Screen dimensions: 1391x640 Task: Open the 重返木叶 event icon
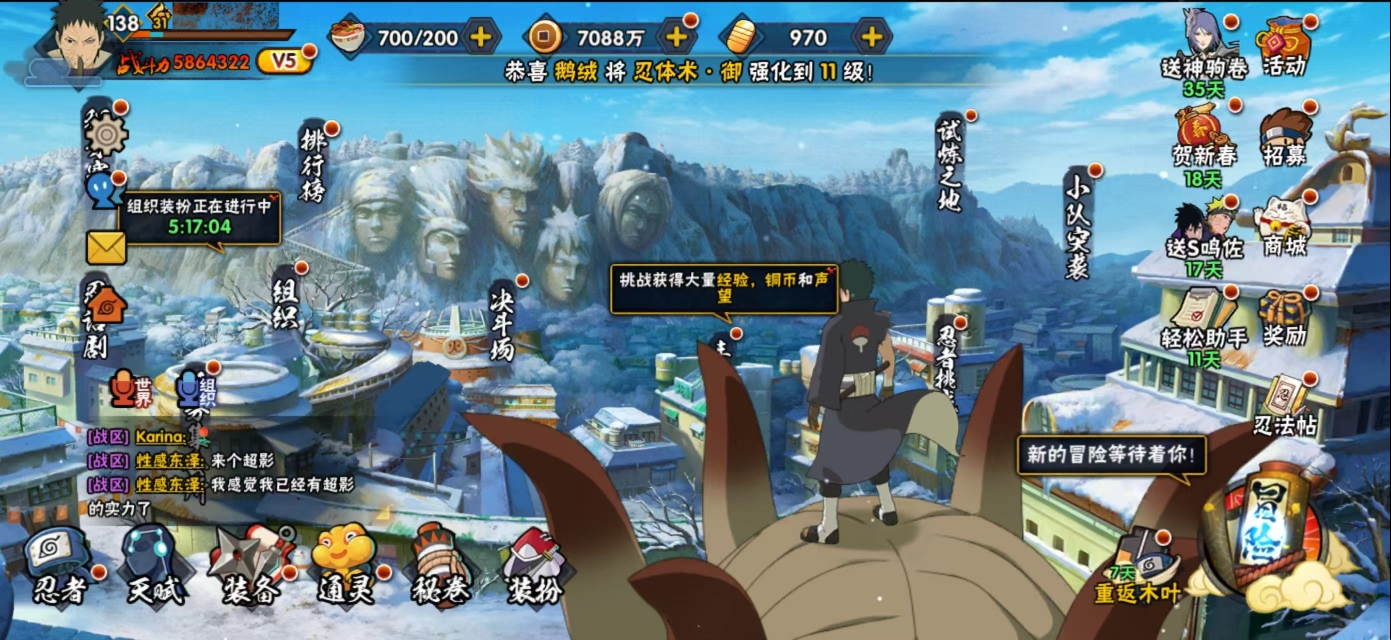click(x=1142, y=565)
